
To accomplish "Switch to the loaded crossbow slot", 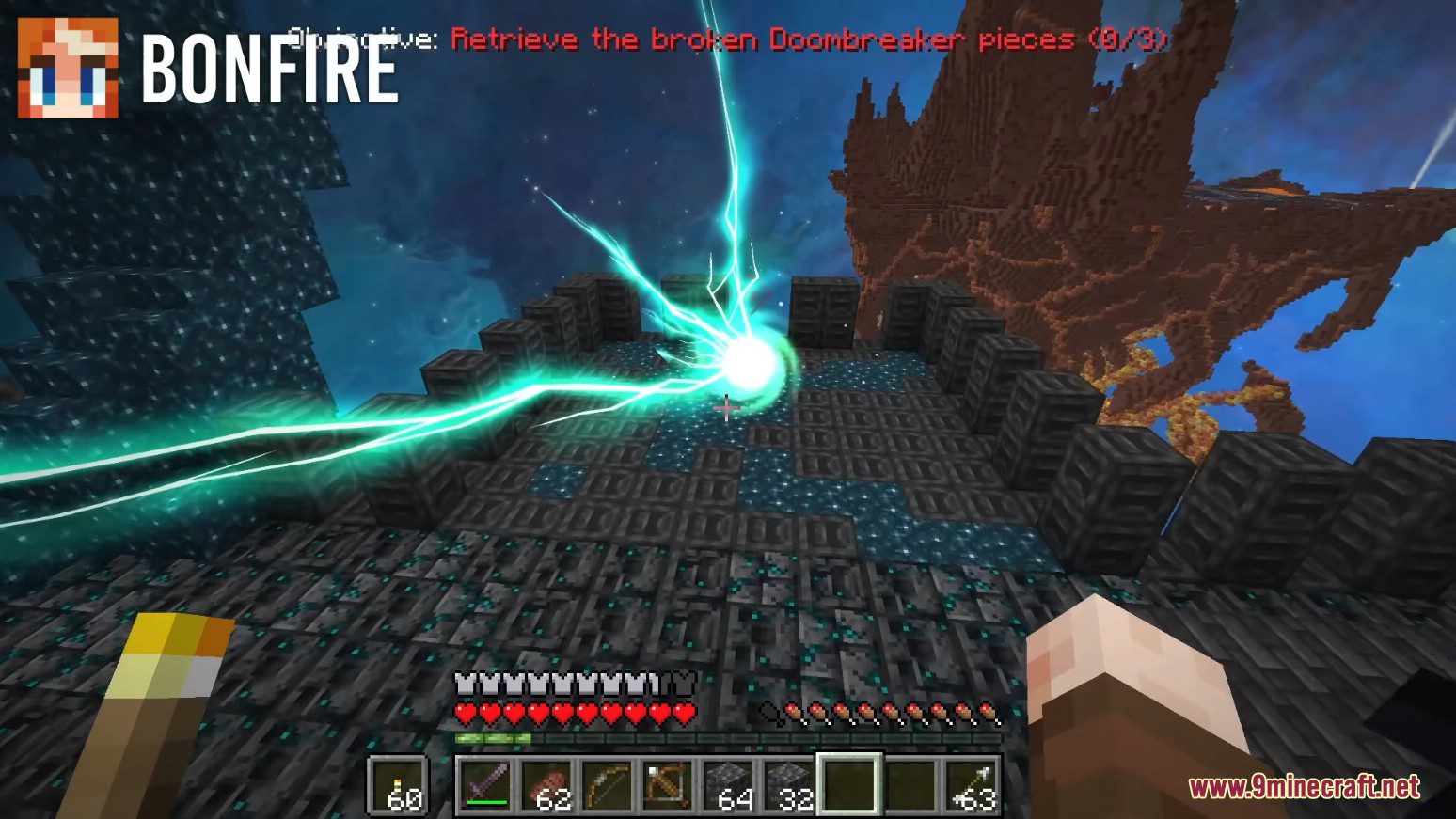I will click(x=667, y=784).
